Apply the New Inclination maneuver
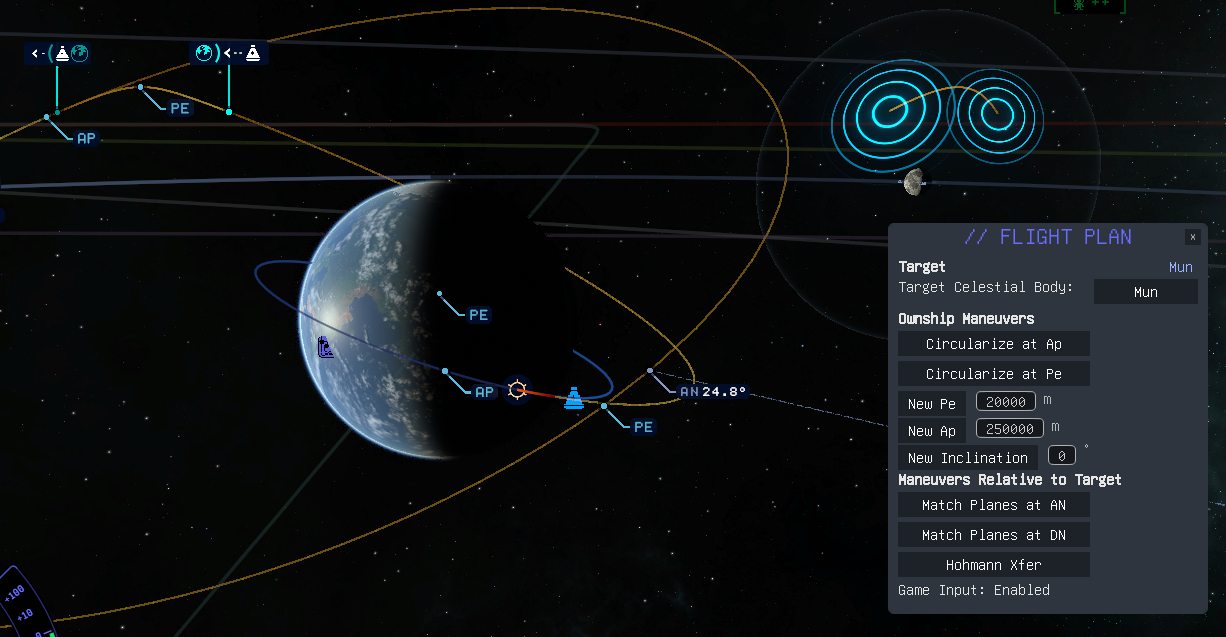 [x=967, y=458]
